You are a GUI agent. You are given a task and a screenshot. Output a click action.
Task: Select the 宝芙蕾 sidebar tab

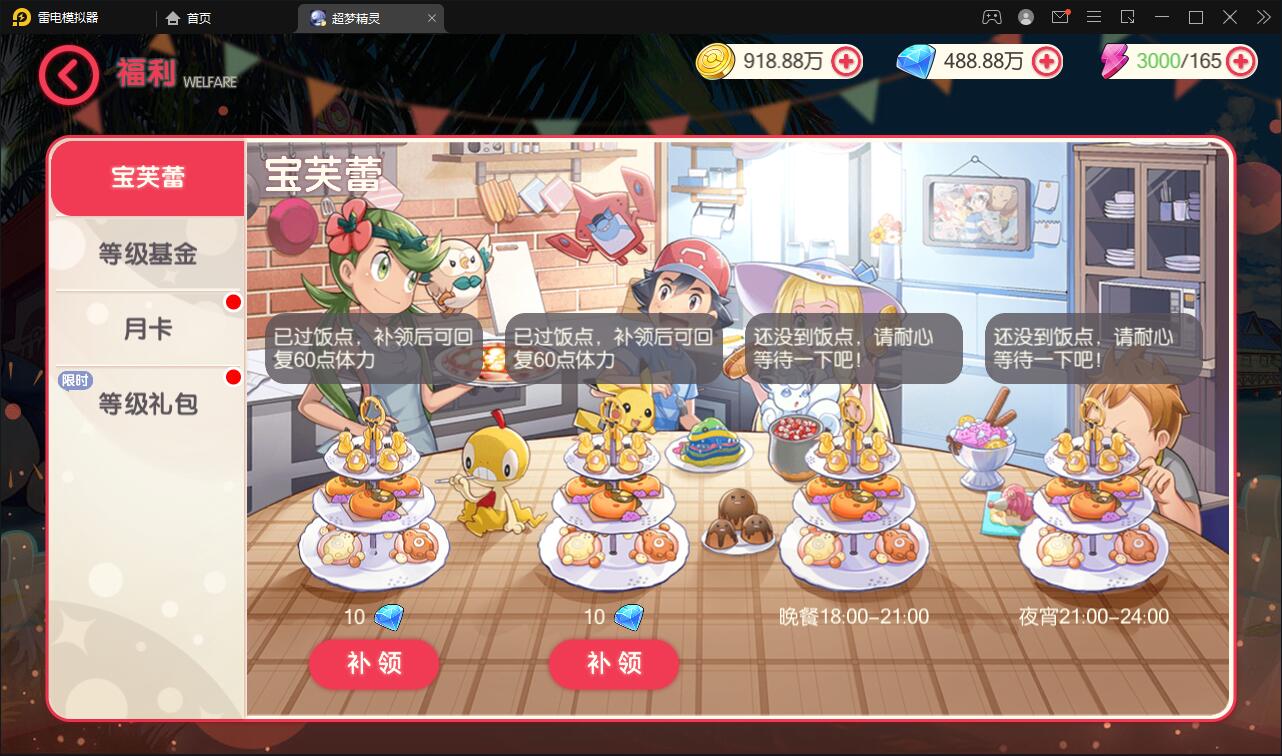[147, 177]
